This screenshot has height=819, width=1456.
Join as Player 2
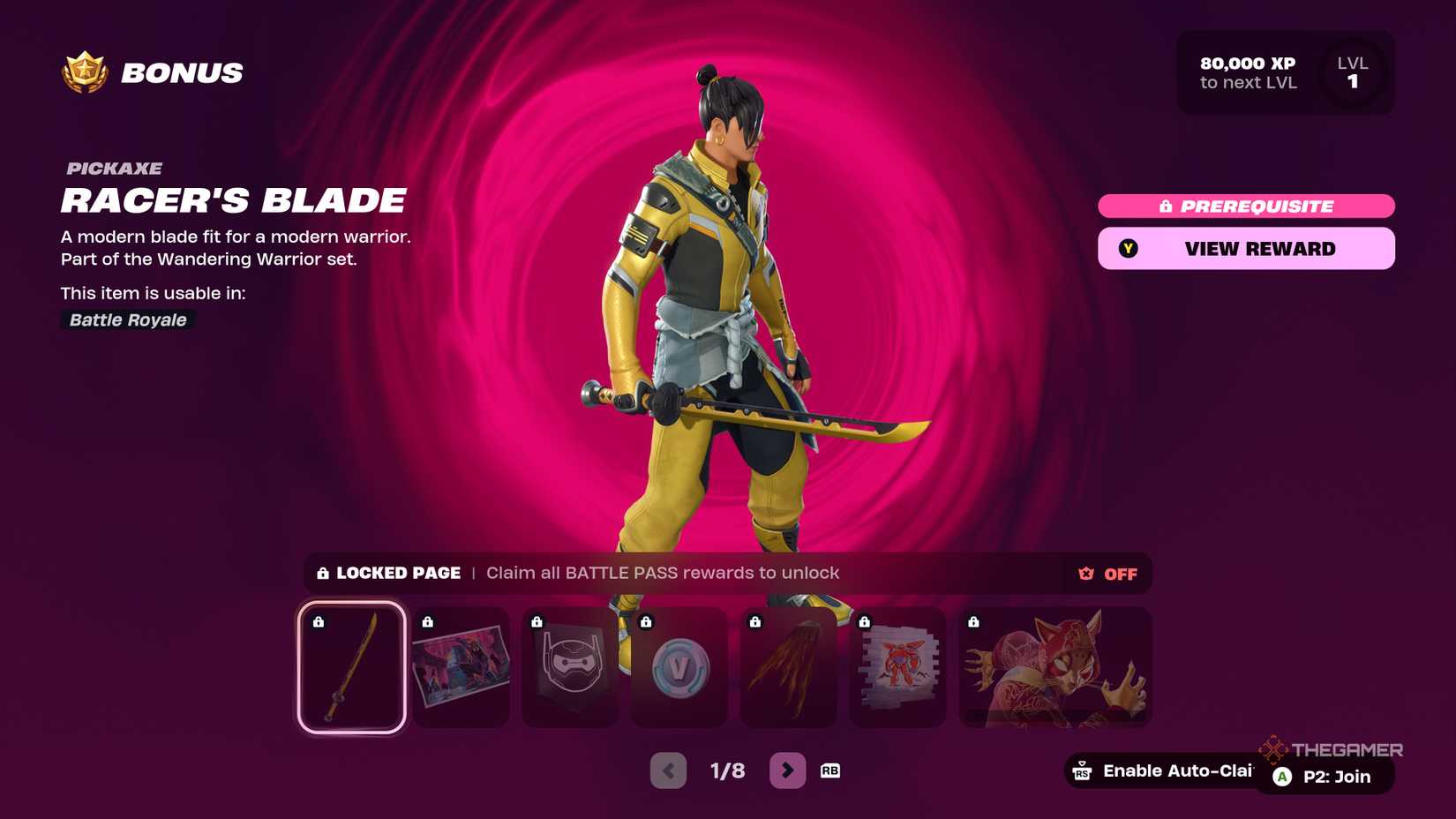(1322, 777)
